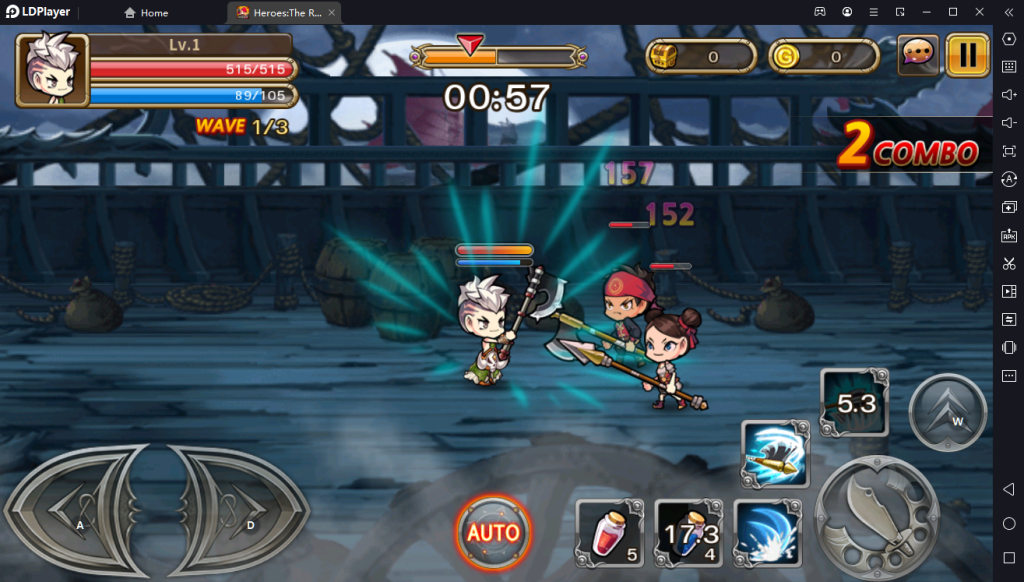Activate the blue water slash skill

tap(765, 530)
